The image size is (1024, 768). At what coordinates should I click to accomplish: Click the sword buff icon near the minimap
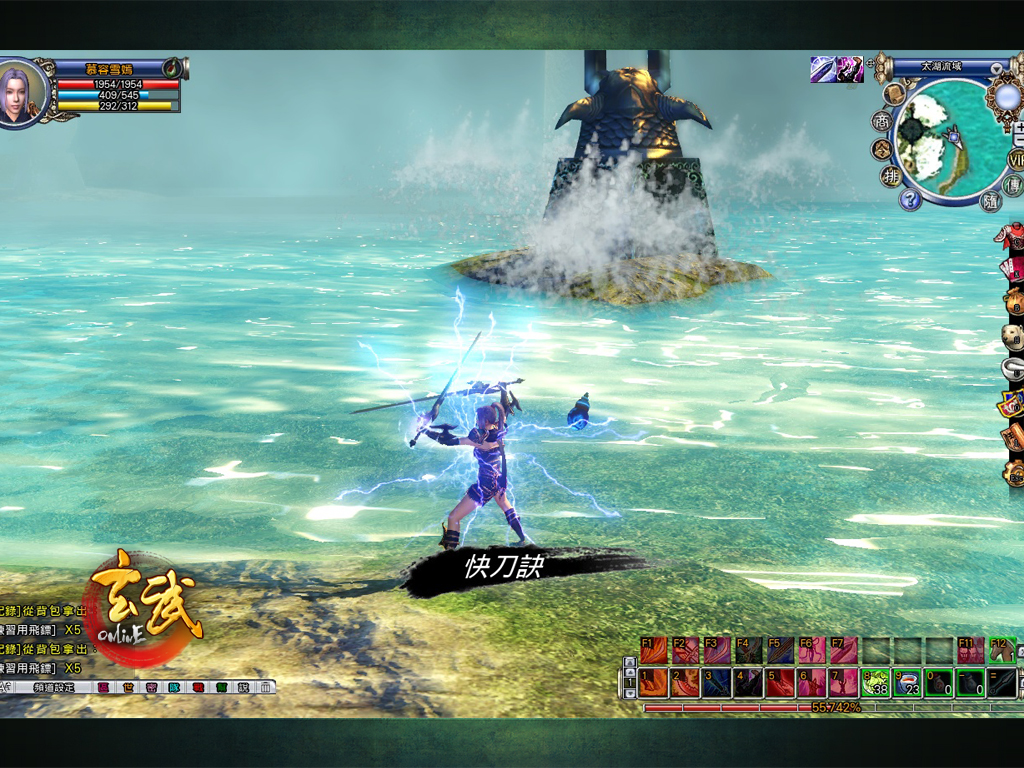(824, 69)
